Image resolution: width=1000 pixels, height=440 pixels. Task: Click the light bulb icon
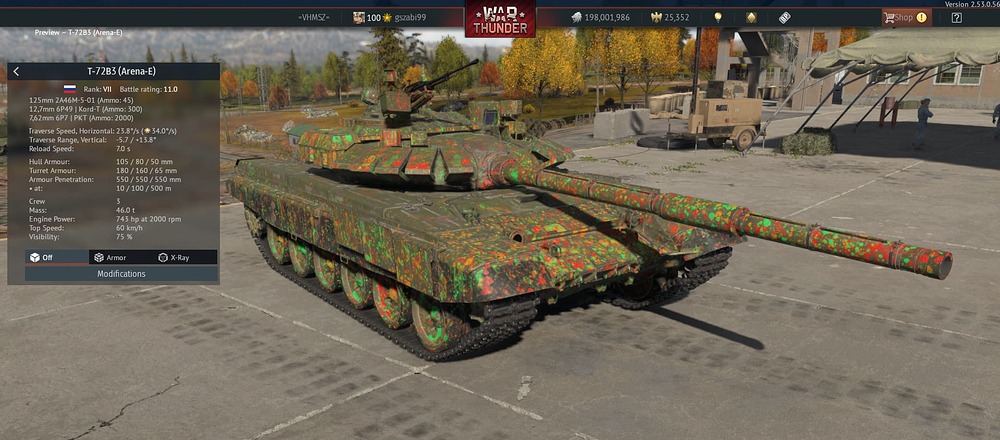717,17
